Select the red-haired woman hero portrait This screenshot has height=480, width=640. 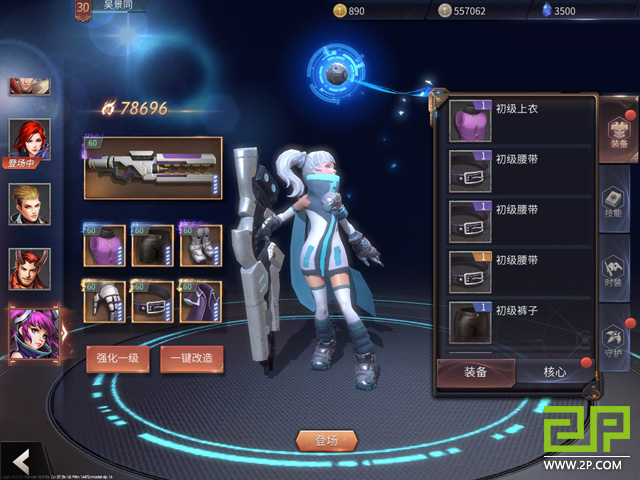coord(30,138)
